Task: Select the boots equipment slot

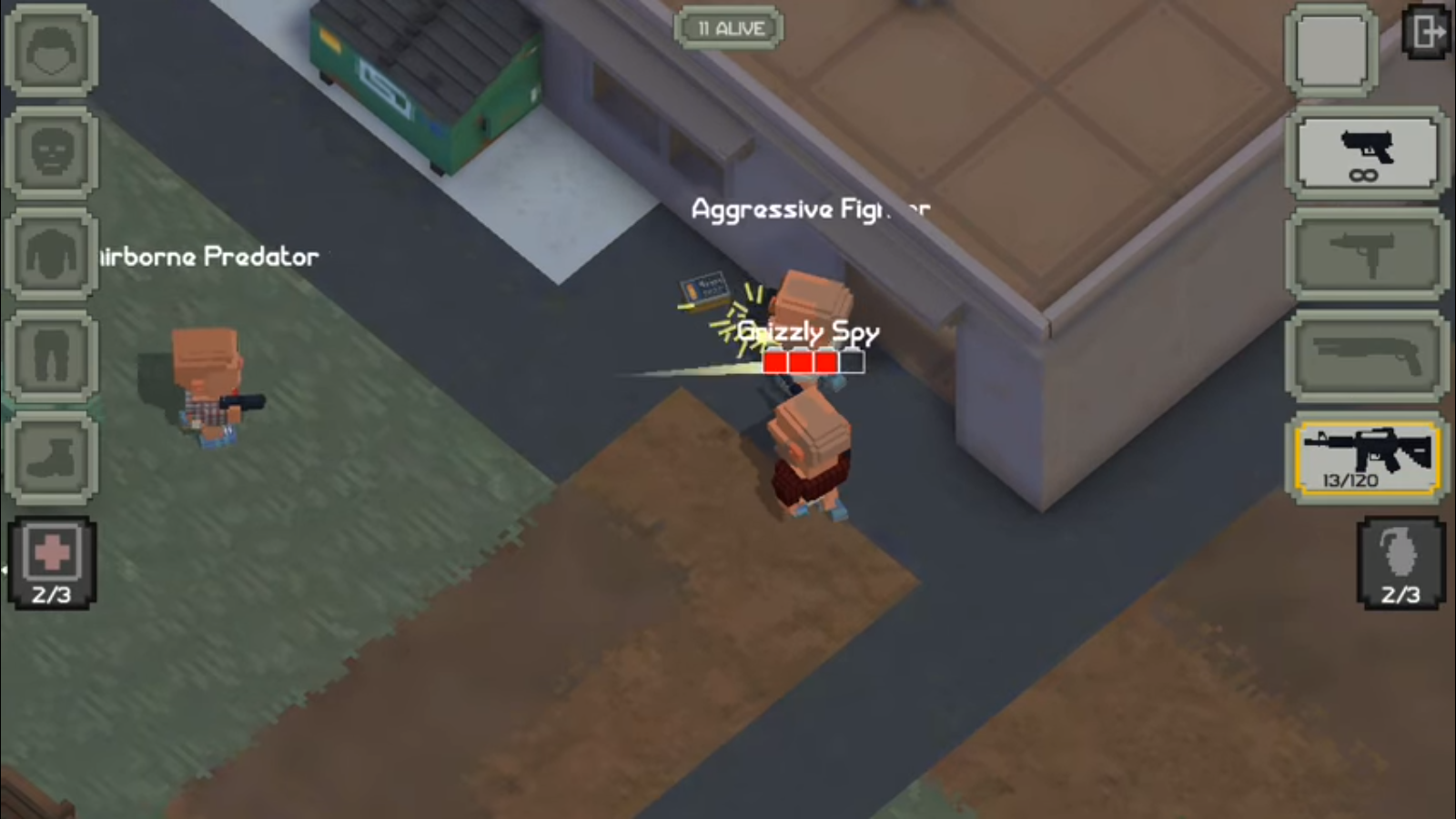Action: click(x=51, y=457)
